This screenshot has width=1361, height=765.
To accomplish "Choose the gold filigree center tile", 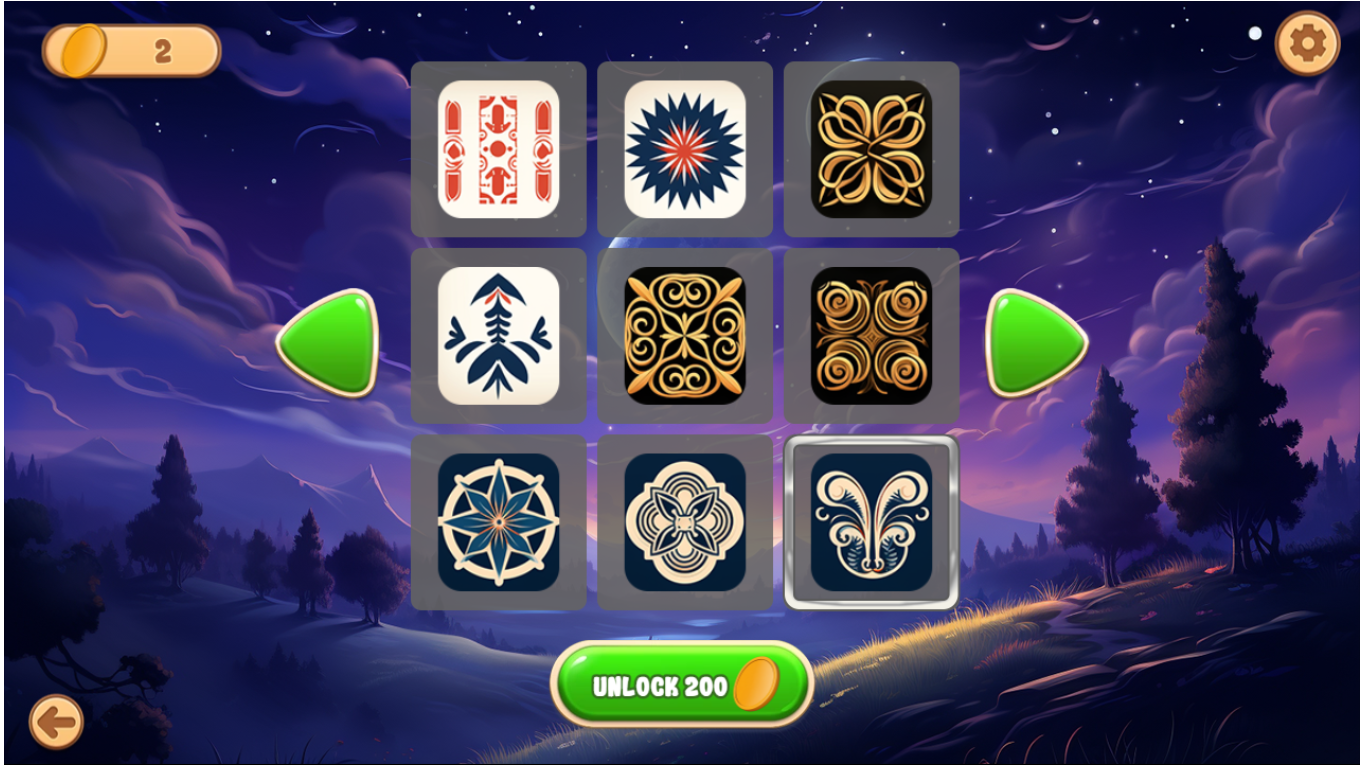I will point(685,334).
